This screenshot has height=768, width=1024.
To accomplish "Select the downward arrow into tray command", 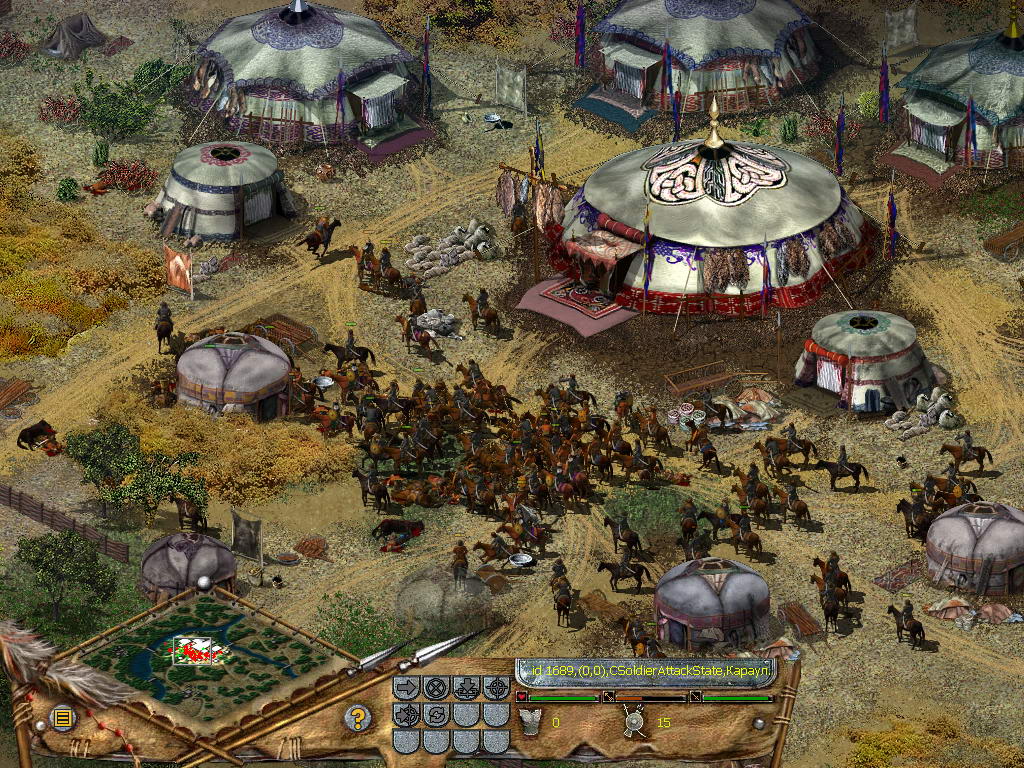I will pyautogui.click(x=465, y=688).
